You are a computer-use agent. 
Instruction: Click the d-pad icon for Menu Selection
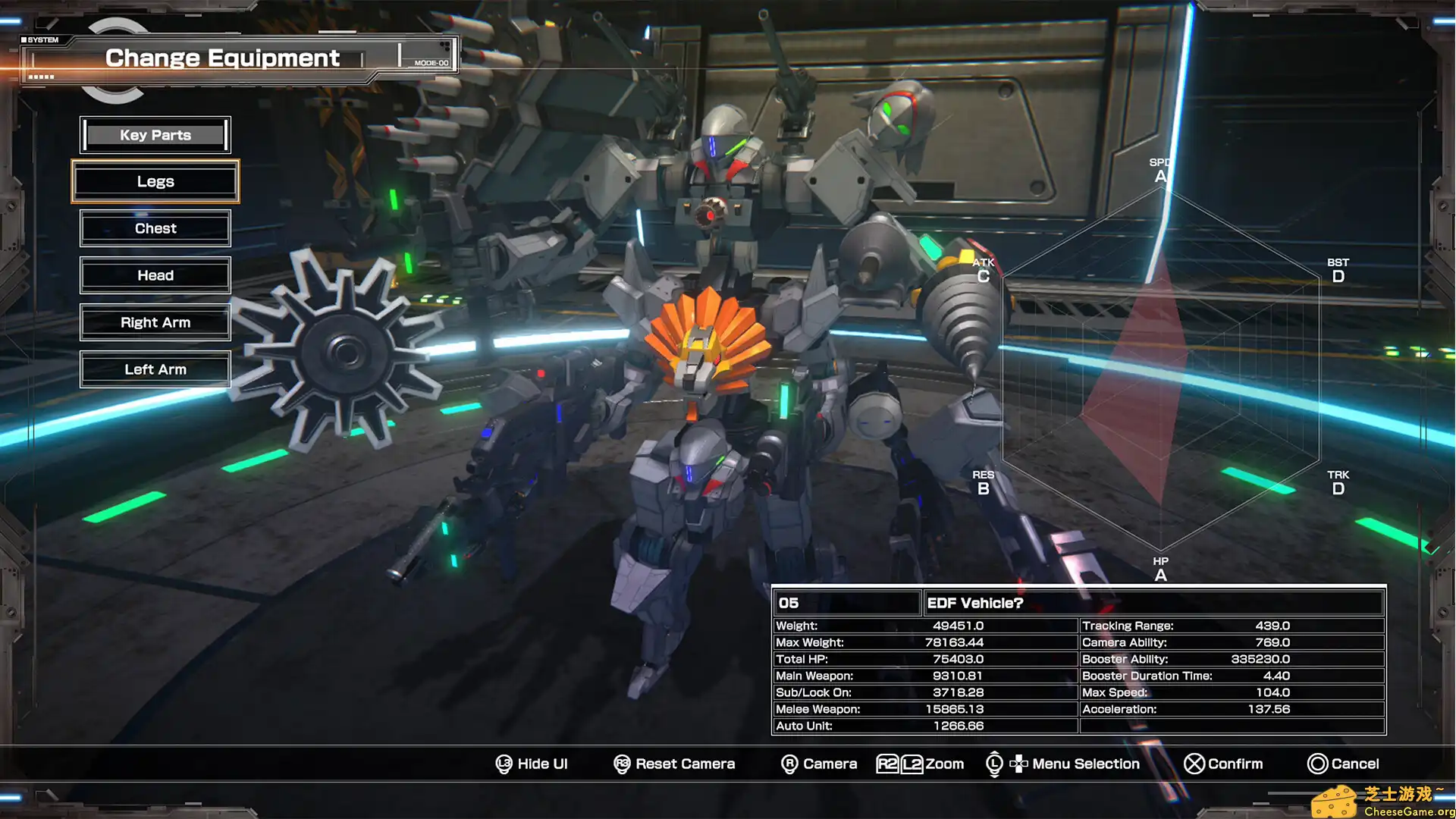1020,764
